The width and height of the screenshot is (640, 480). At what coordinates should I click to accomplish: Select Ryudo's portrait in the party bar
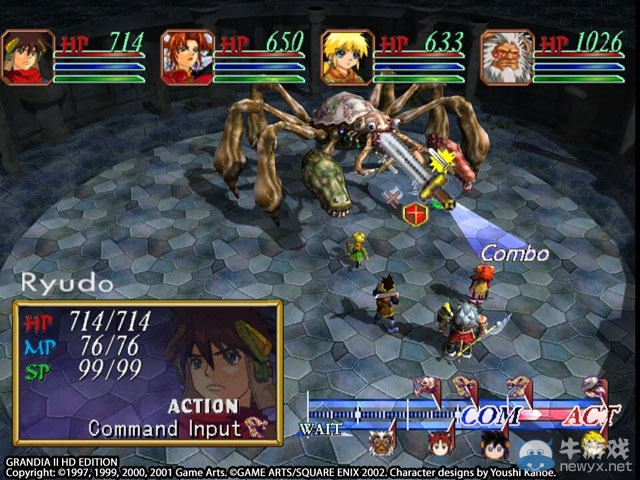[27, 57]
